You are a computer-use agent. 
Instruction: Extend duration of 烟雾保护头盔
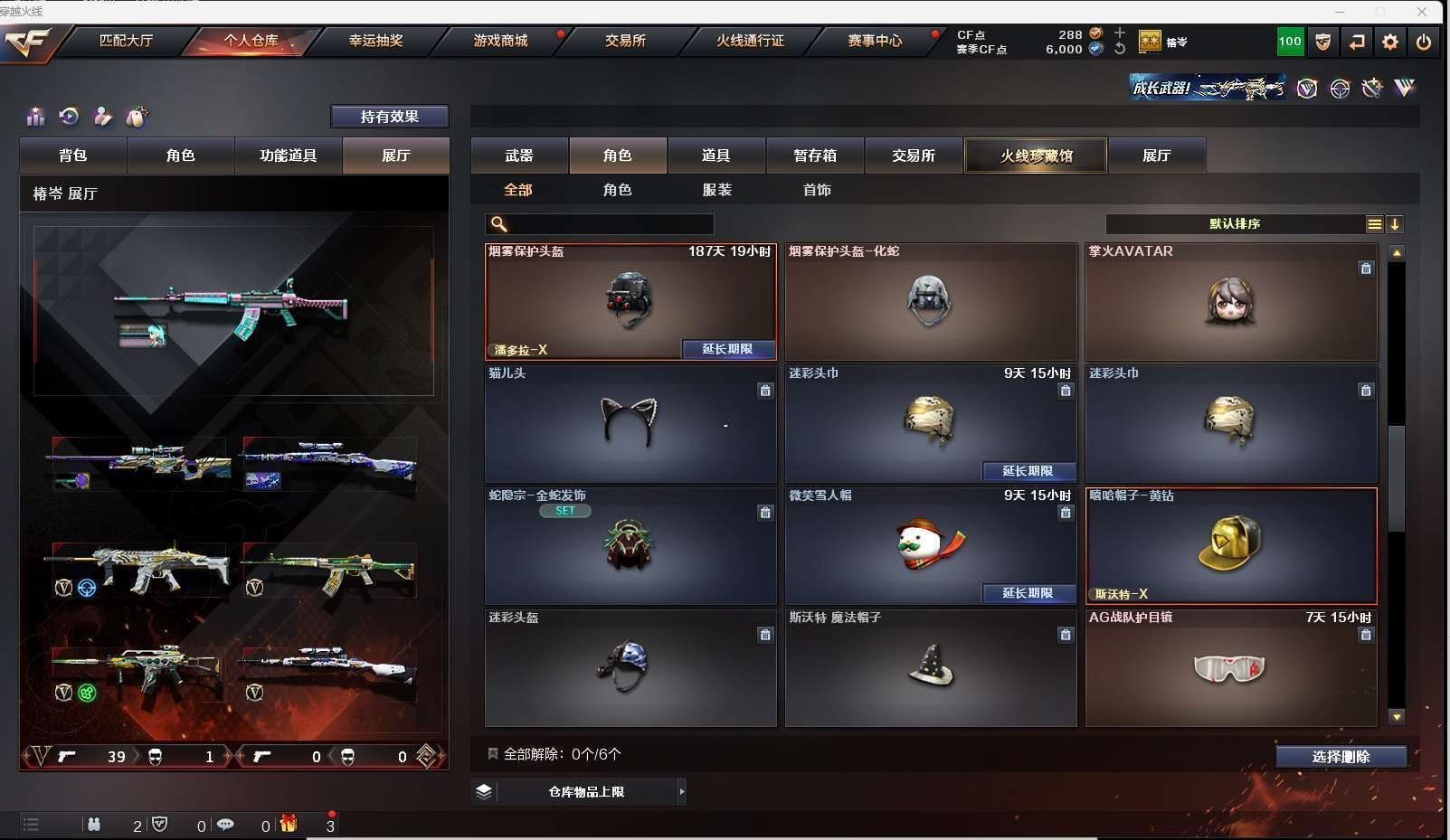point(727,349)
